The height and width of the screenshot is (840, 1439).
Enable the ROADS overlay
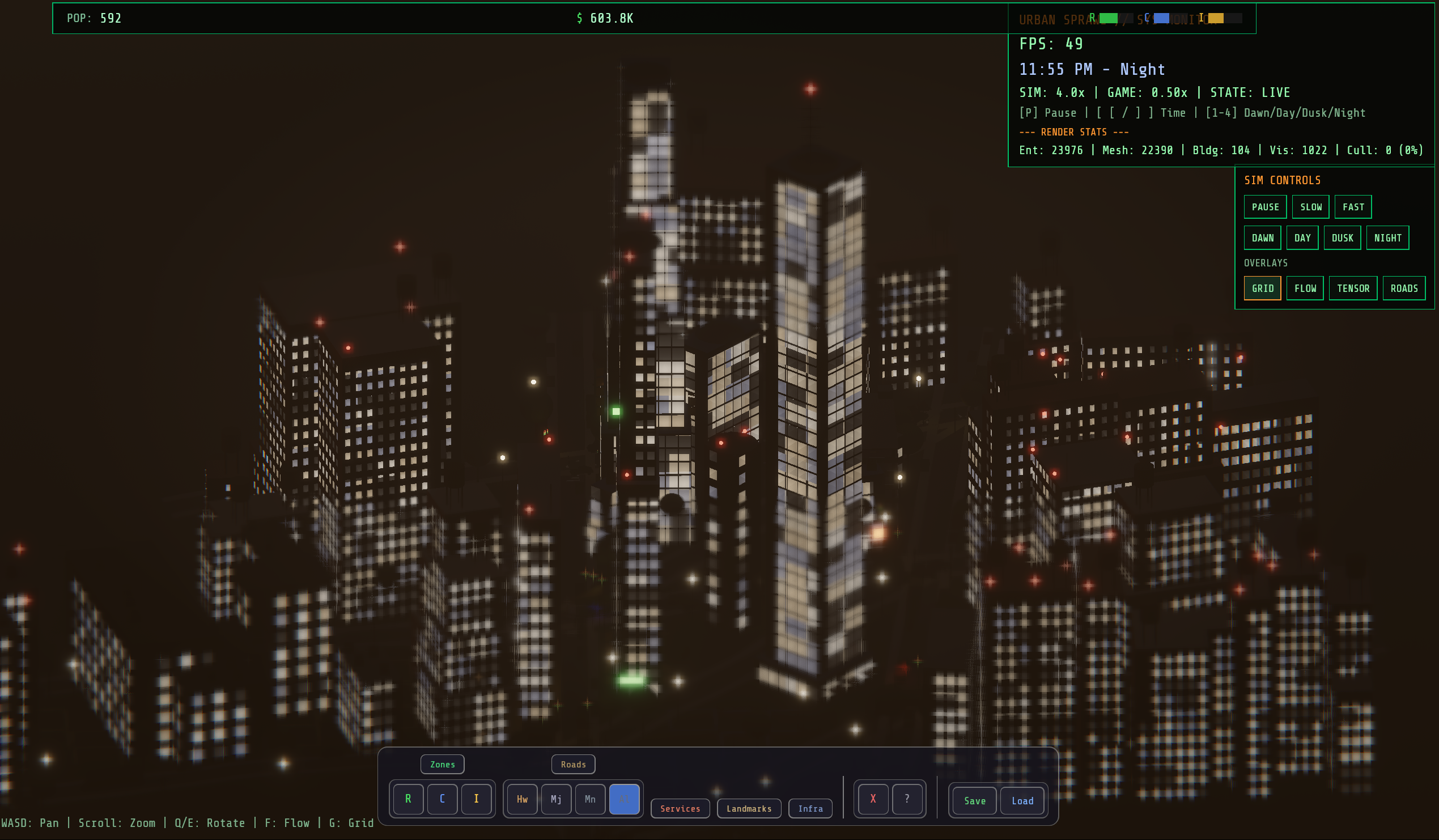pos(1404,289)
